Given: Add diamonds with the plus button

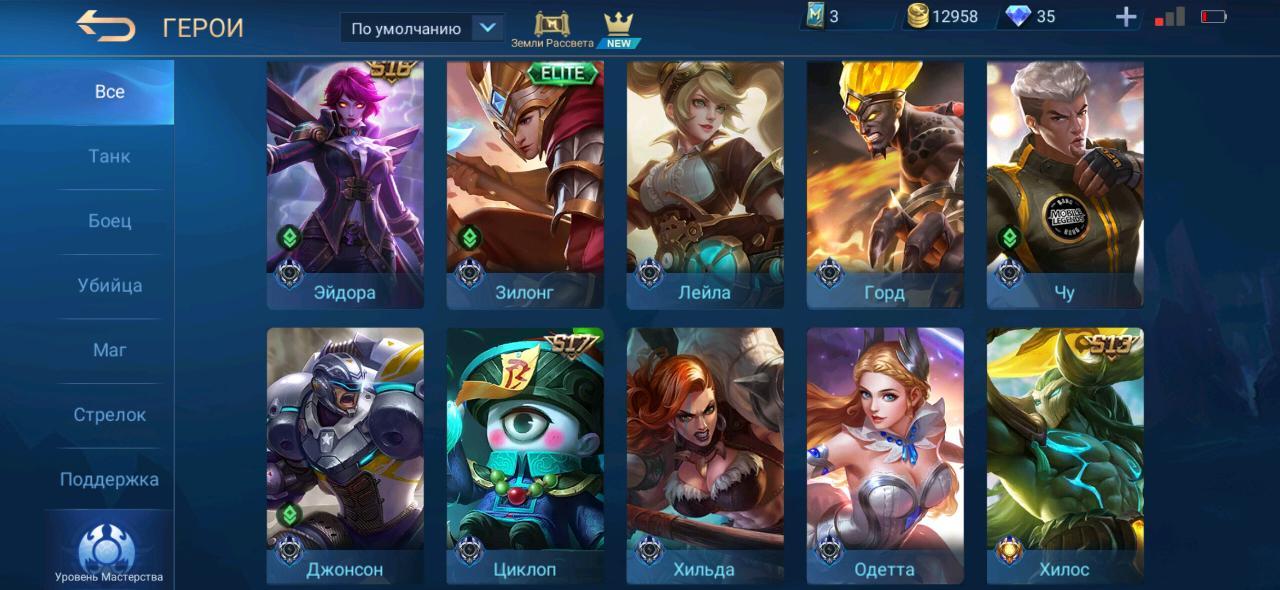Looking at the screenshot, I should click(x=1126, y=17).
